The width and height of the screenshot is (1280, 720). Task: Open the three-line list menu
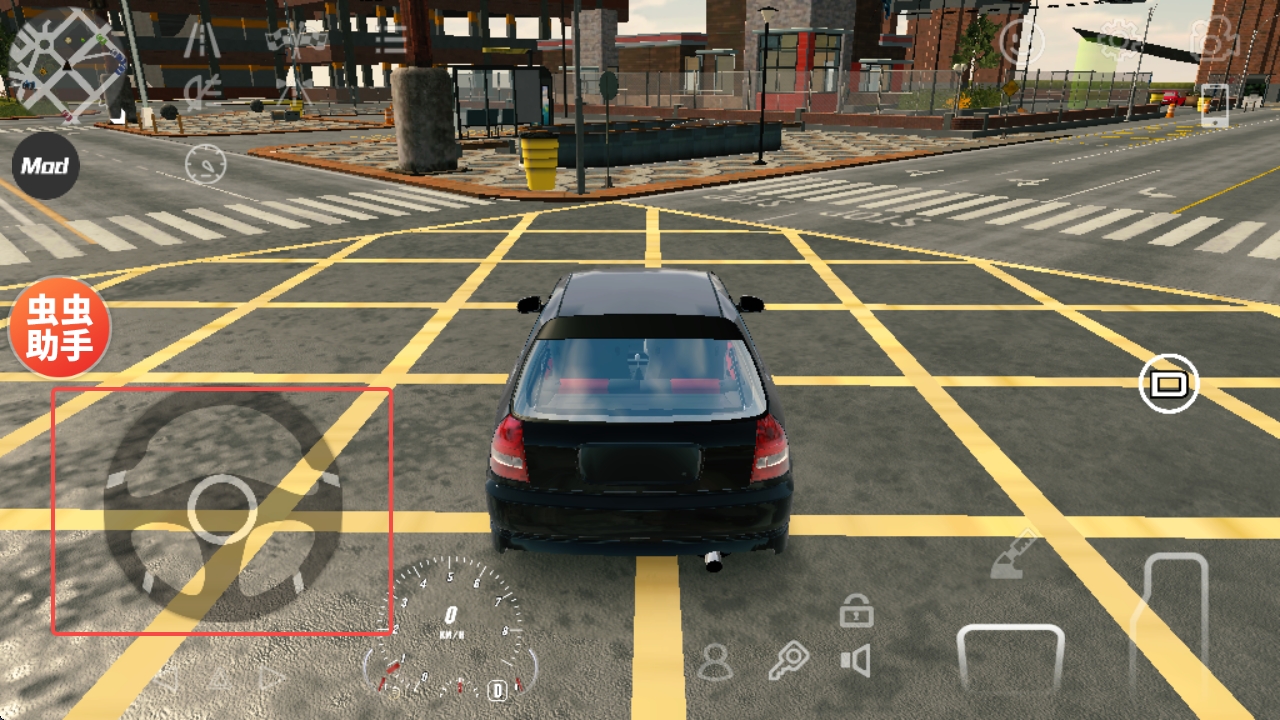click(x=389, y=40)
